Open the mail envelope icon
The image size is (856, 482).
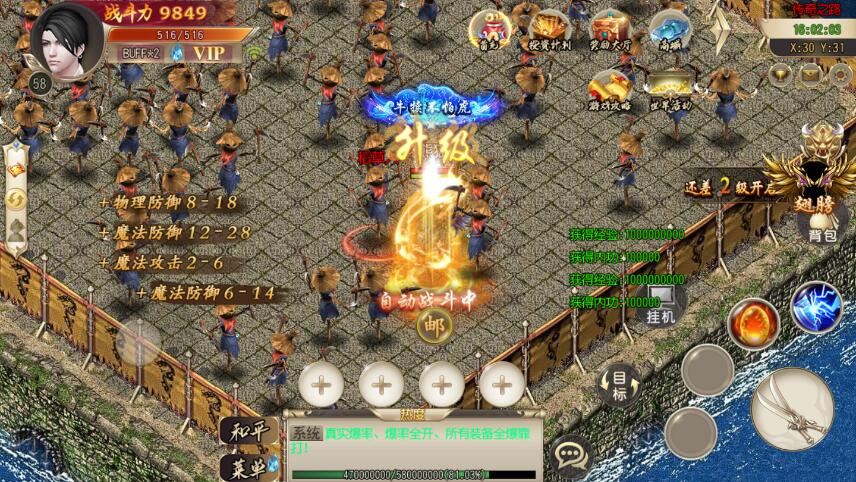point(809,73)
